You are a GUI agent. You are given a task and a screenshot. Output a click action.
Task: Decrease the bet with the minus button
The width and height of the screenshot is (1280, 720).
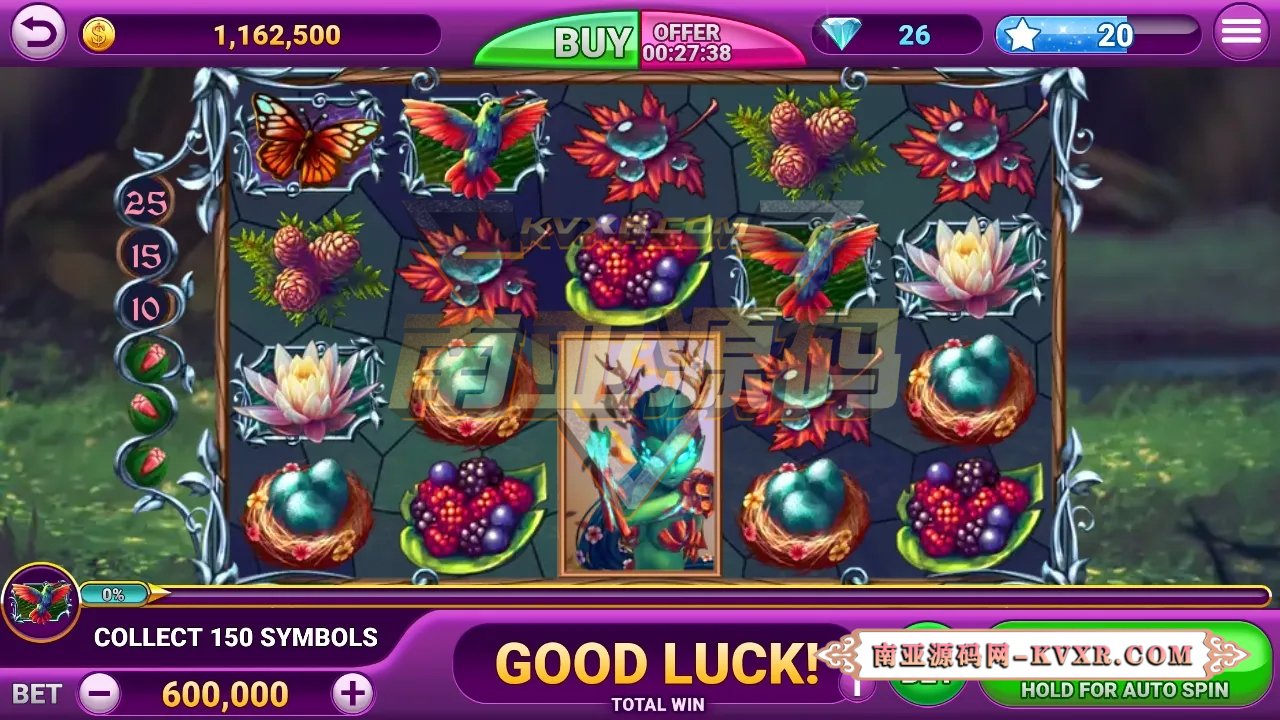98,692
